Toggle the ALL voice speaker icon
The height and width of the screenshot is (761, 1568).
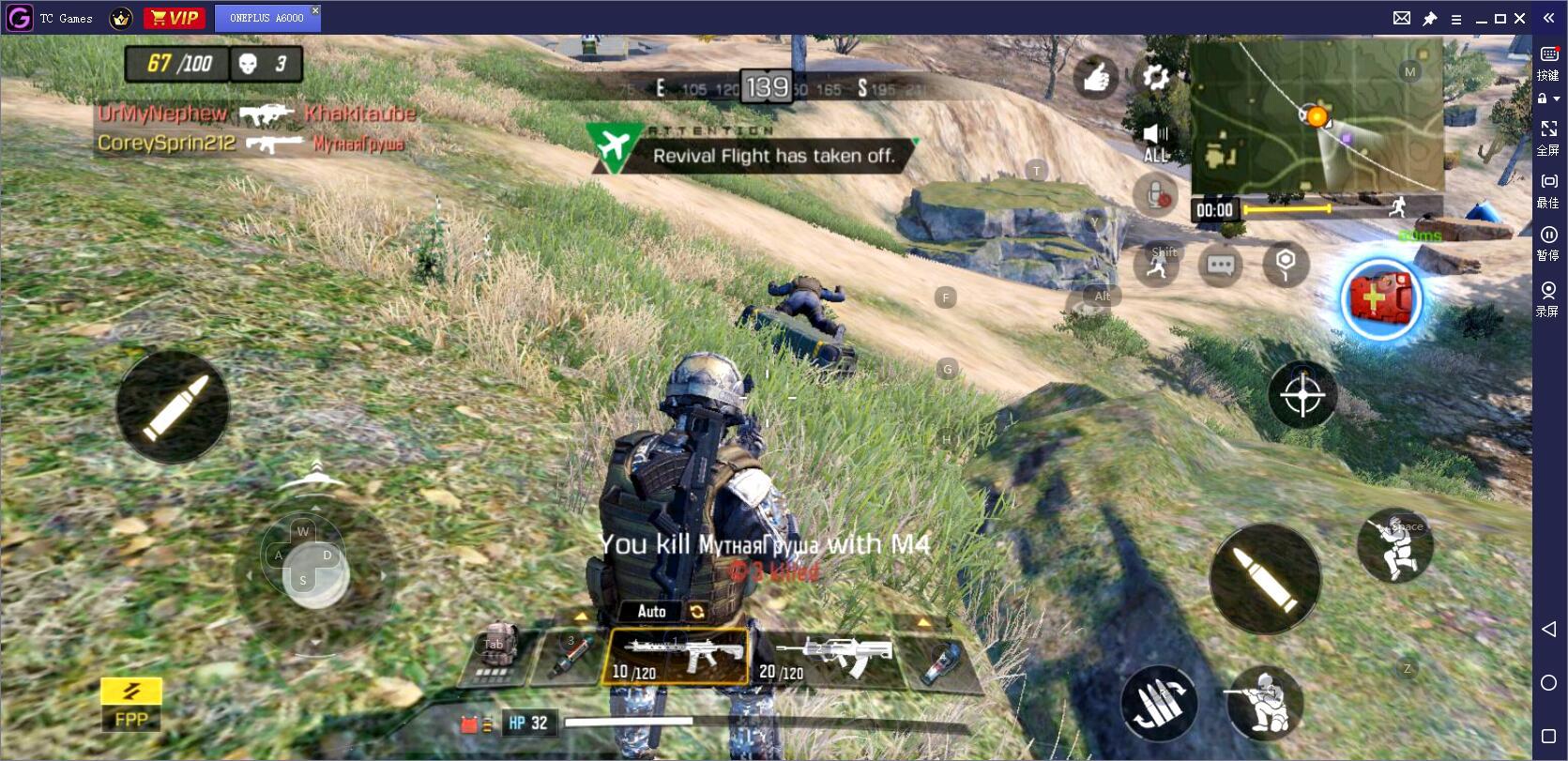(1156, 142)
